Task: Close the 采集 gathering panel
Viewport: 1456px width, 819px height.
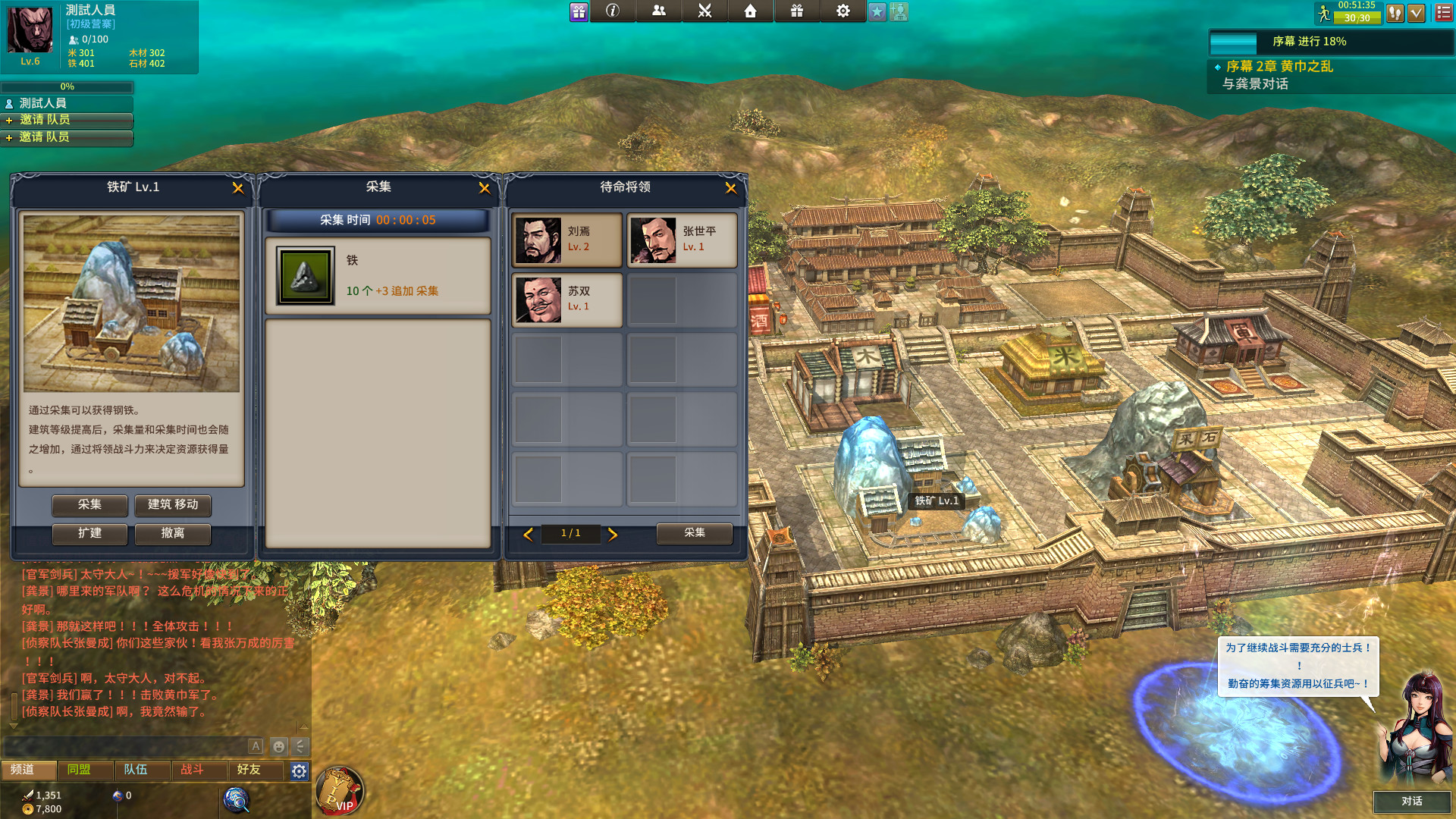Action: (484, 188)
